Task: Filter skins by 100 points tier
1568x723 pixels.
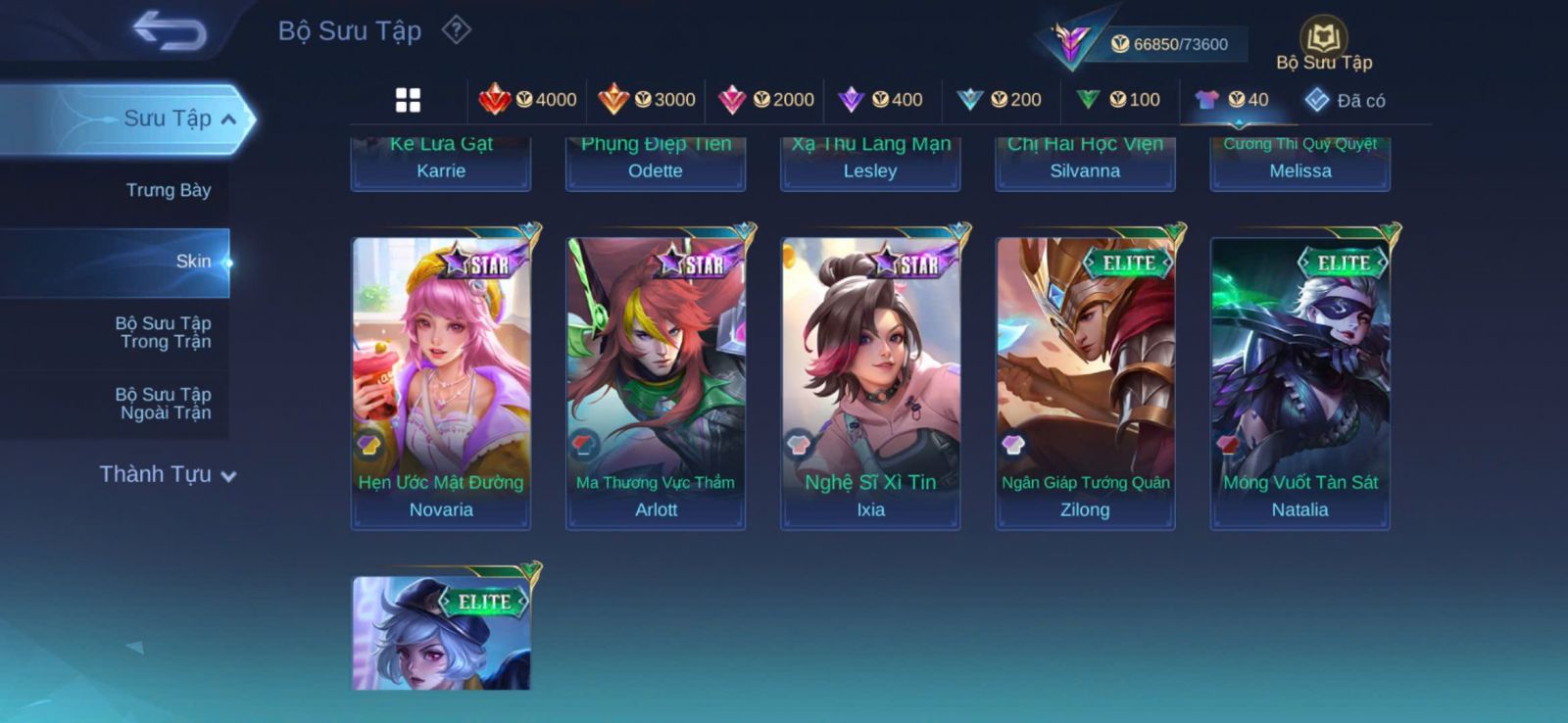Action: tap(1119, 100)
